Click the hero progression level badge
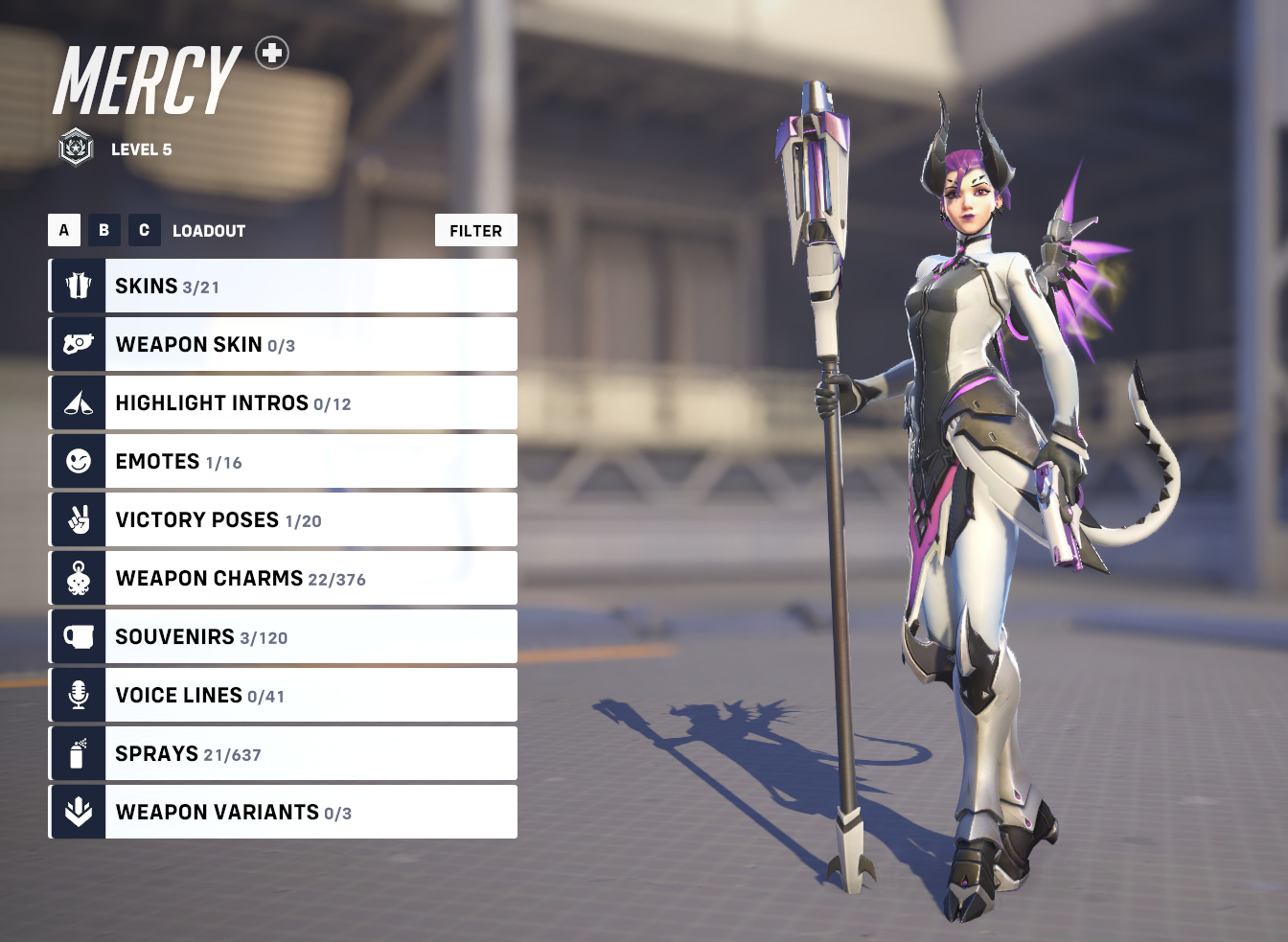The image size is (1288, 942). click(76, 148)
